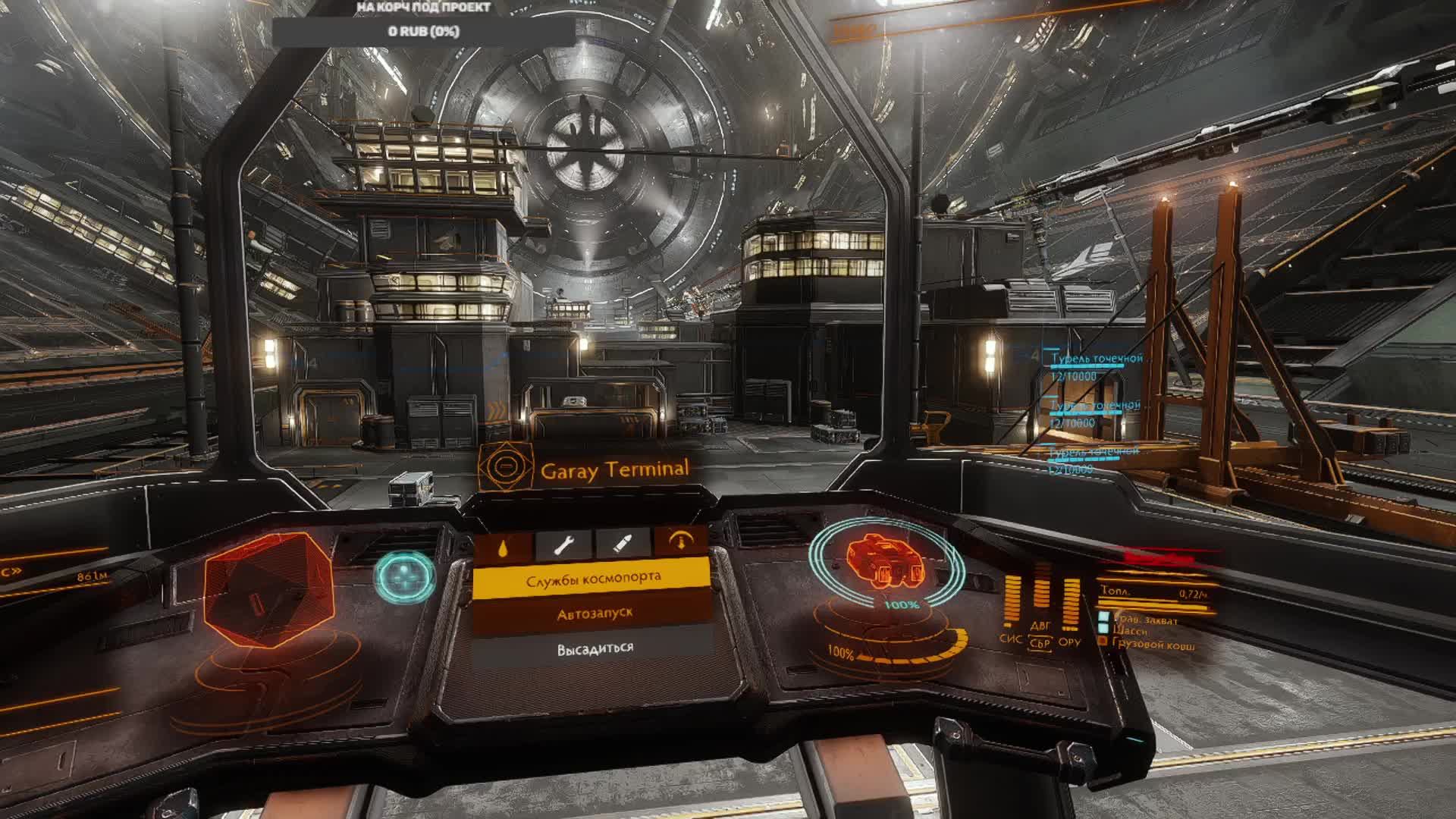Viewport: 1456px width, 819px height.
Task: Activate the wrench repair icon
Action: click(x=564, y=544)
